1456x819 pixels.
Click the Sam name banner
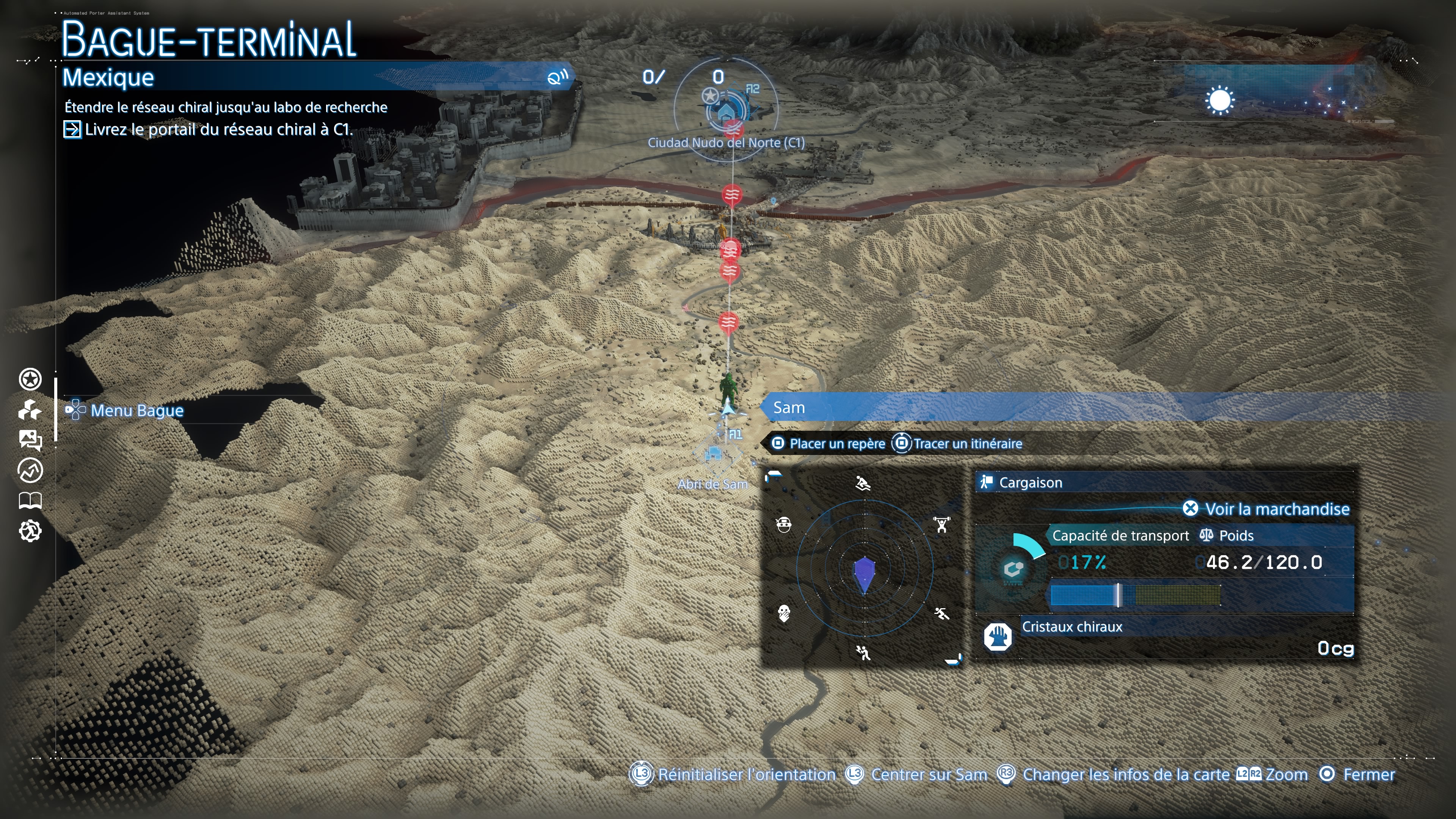(x=789, y=408)
